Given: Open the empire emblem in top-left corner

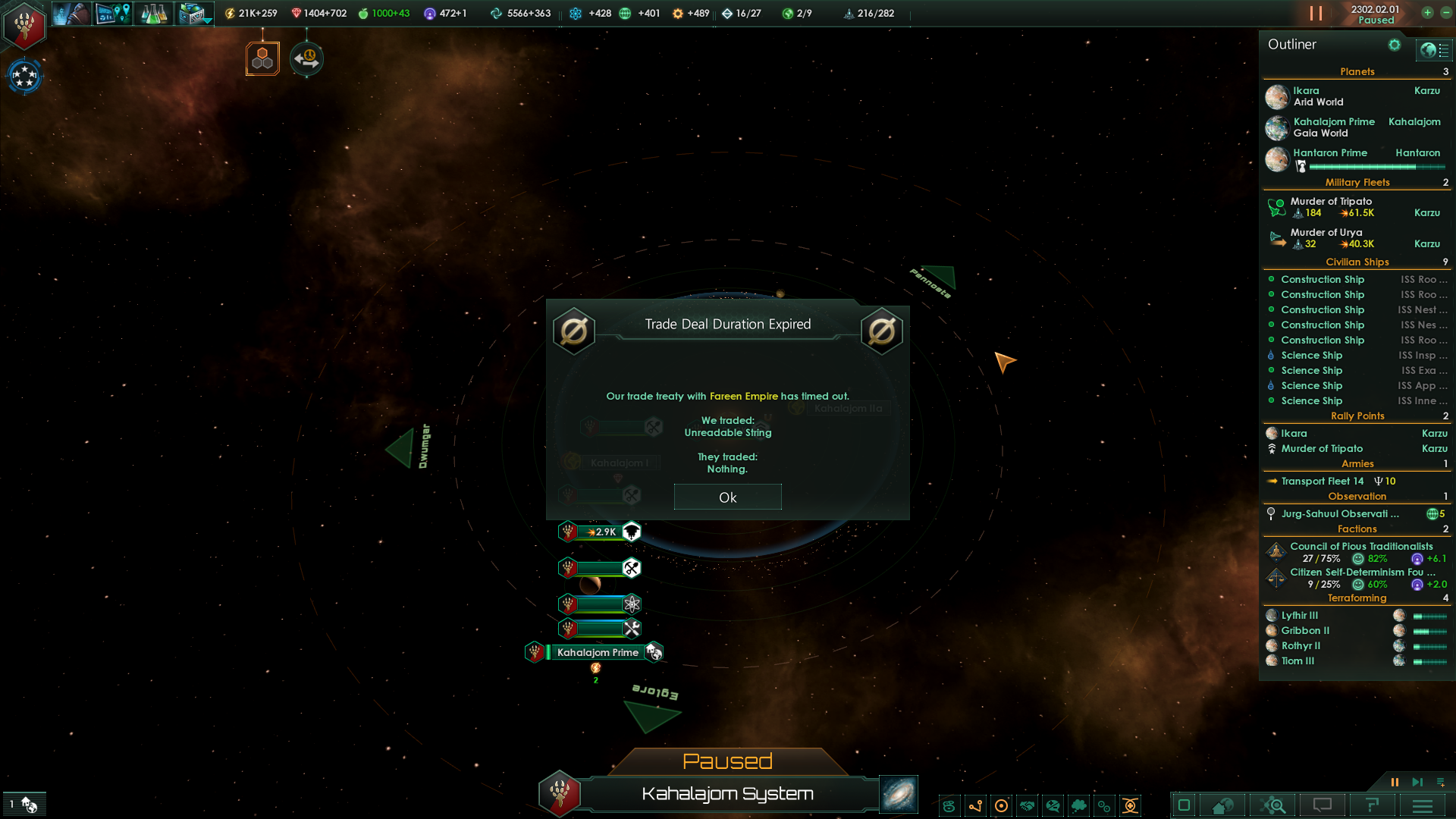Looking at the screenshot, I should [24, 24].
